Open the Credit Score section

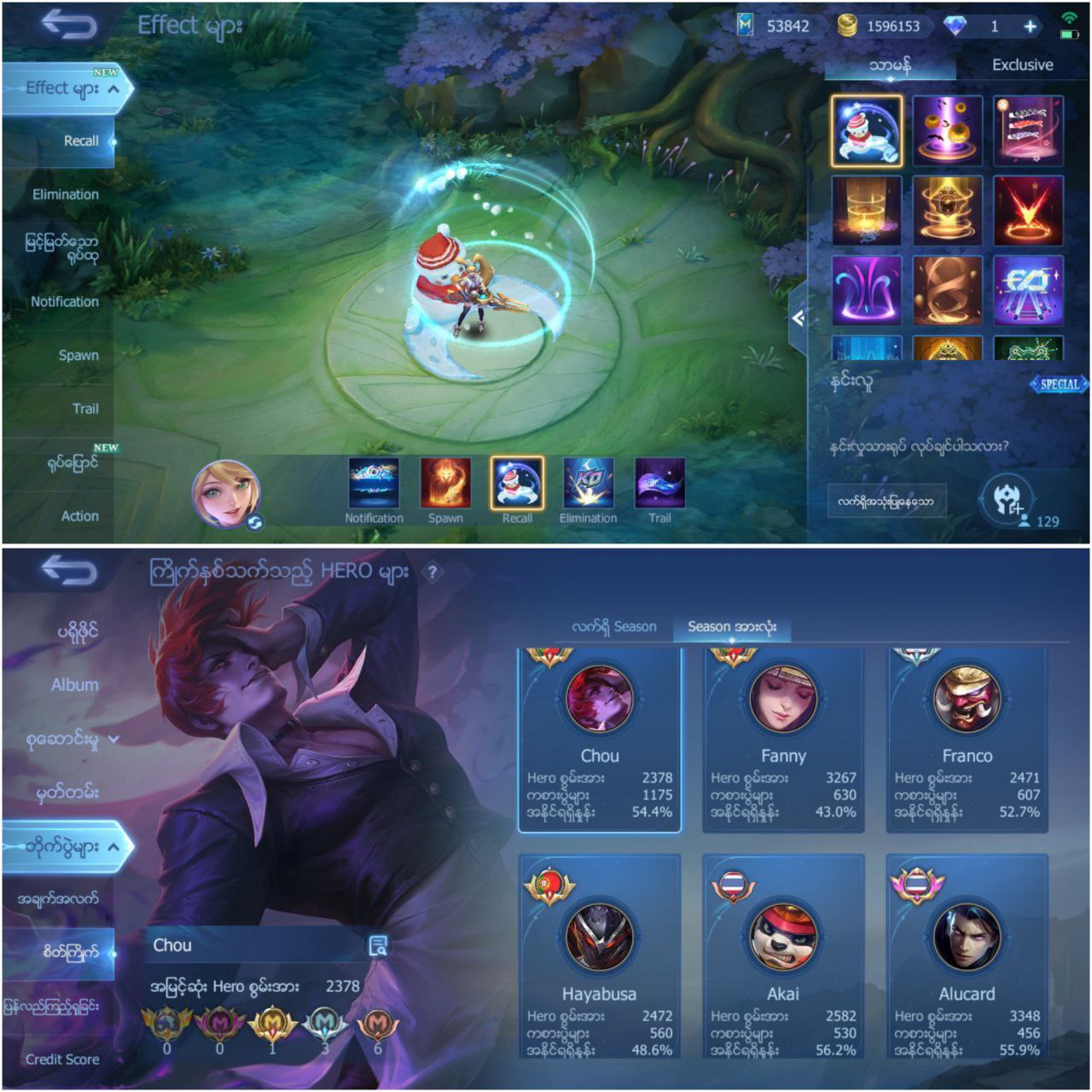[61, 1060]
